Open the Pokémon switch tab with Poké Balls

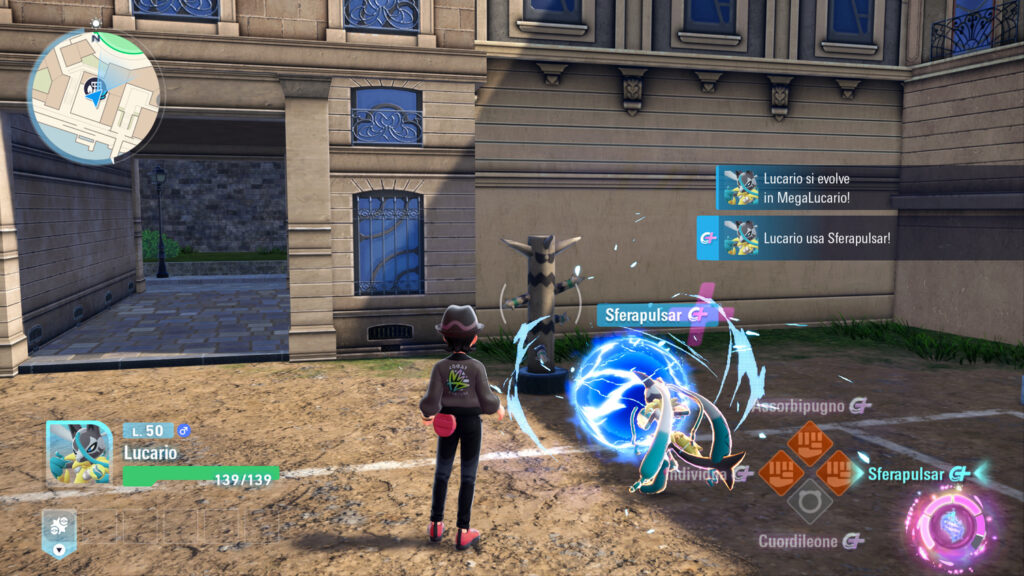pos(58,532)
